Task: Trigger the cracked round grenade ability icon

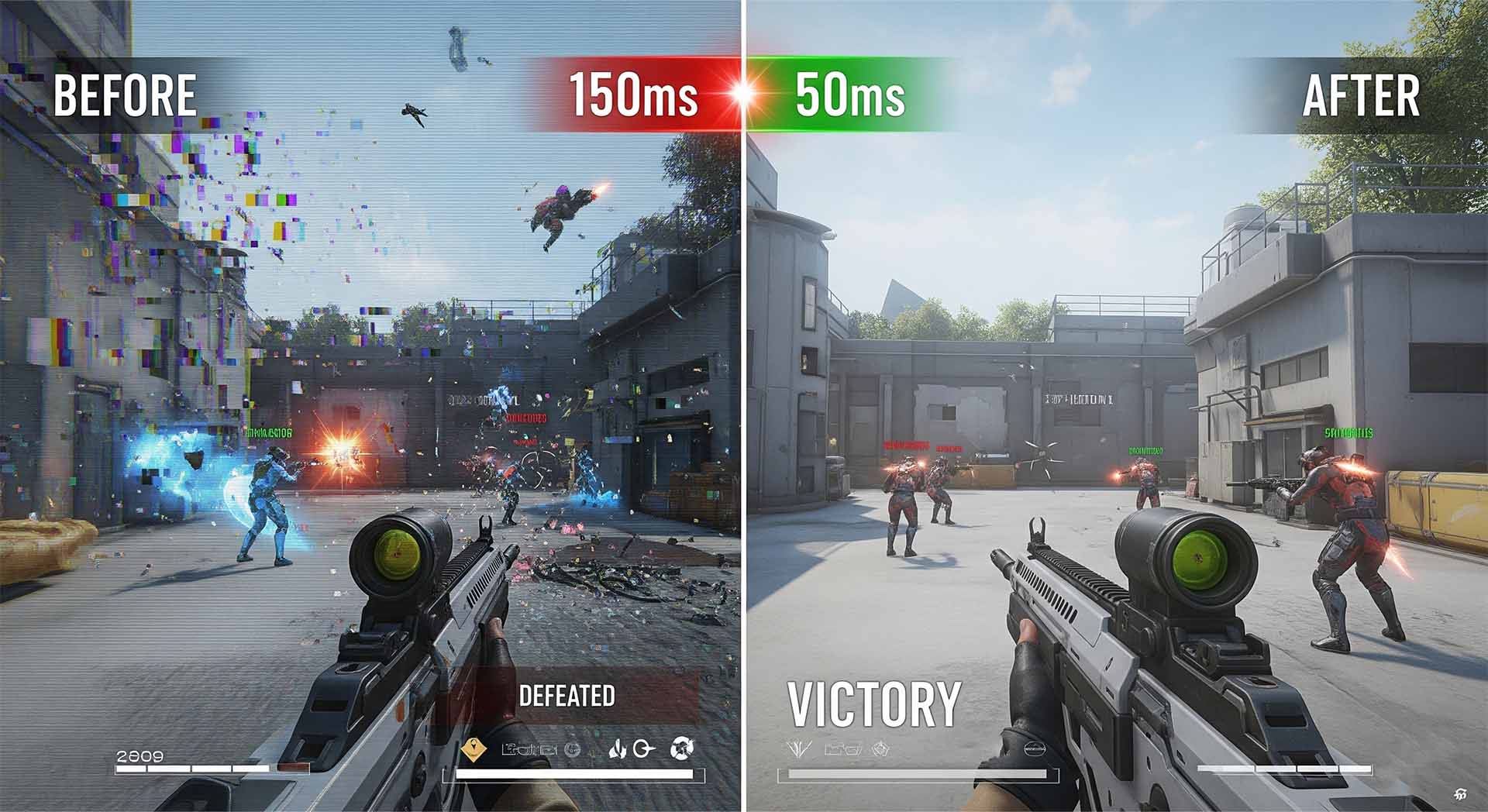Action: 682,748
